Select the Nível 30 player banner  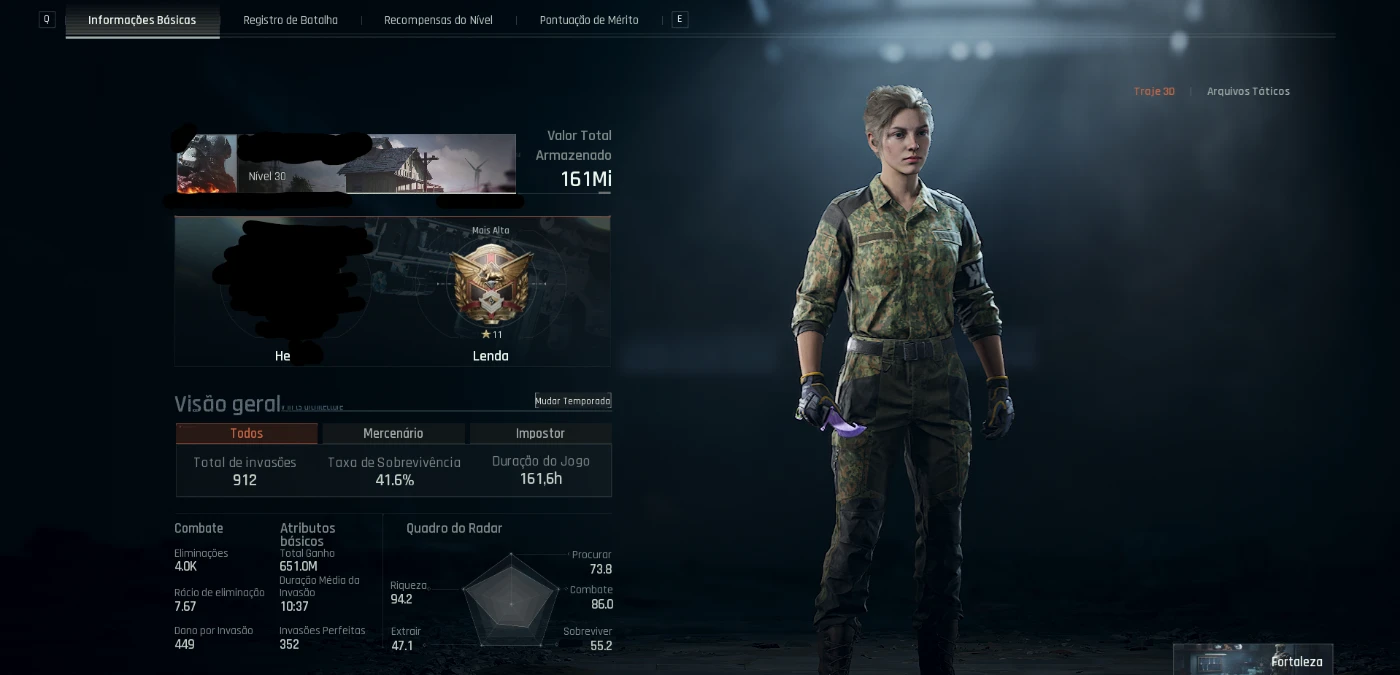pos(346,164)
